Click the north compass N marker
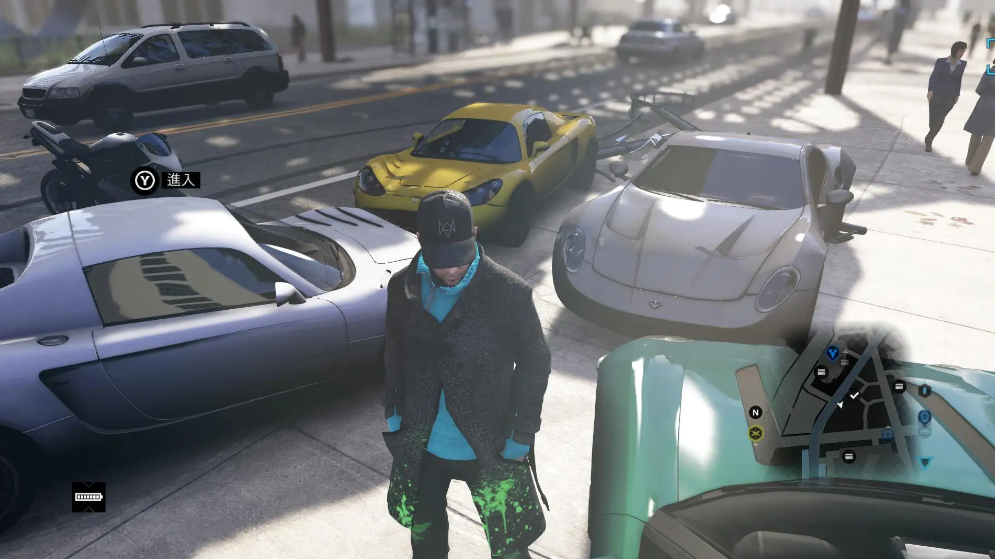The height and width of the screenshot is (559, 995). click(755, 412)
